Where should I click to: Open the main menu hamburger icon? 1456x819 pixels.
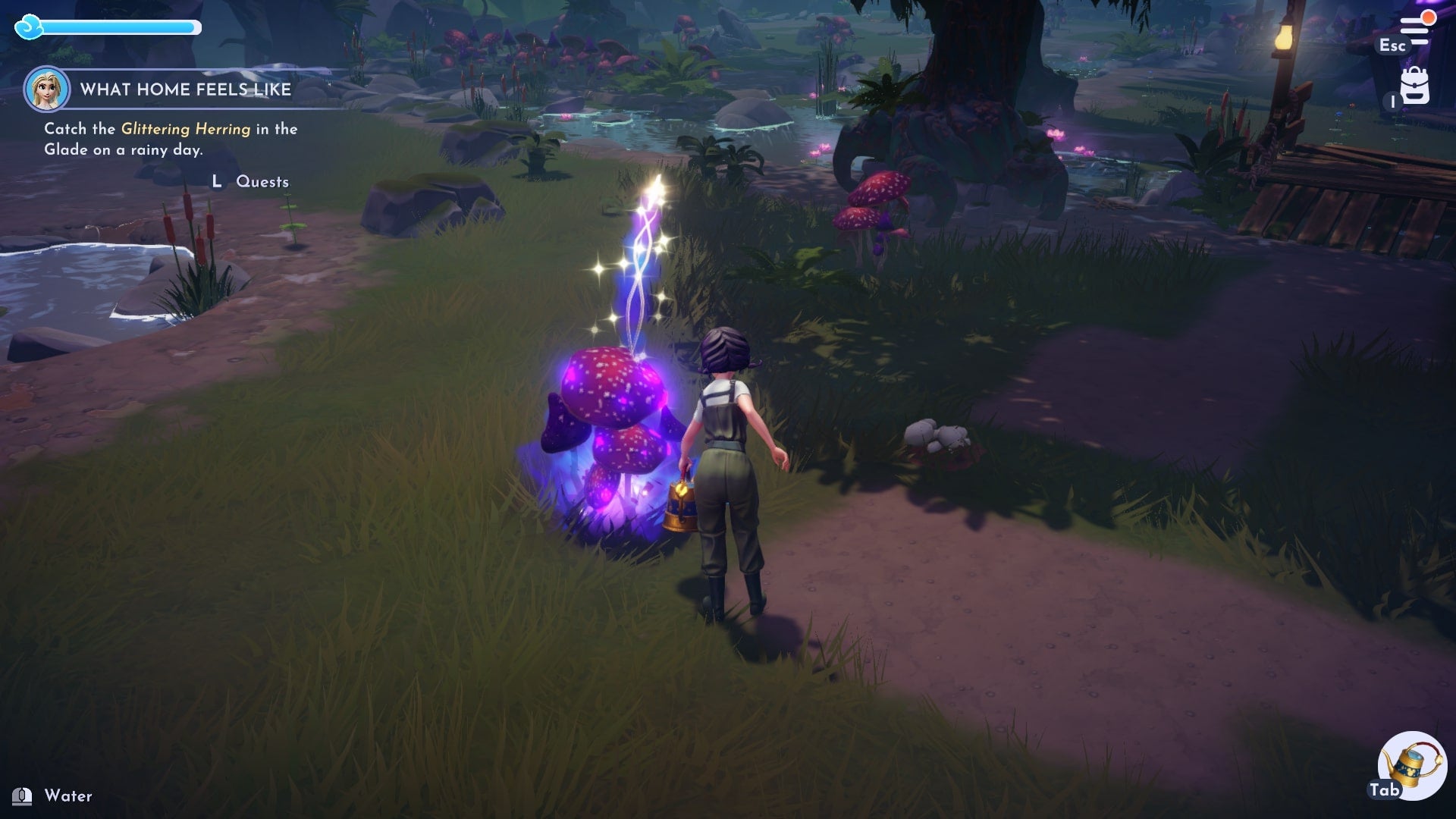click(1414, 31)
